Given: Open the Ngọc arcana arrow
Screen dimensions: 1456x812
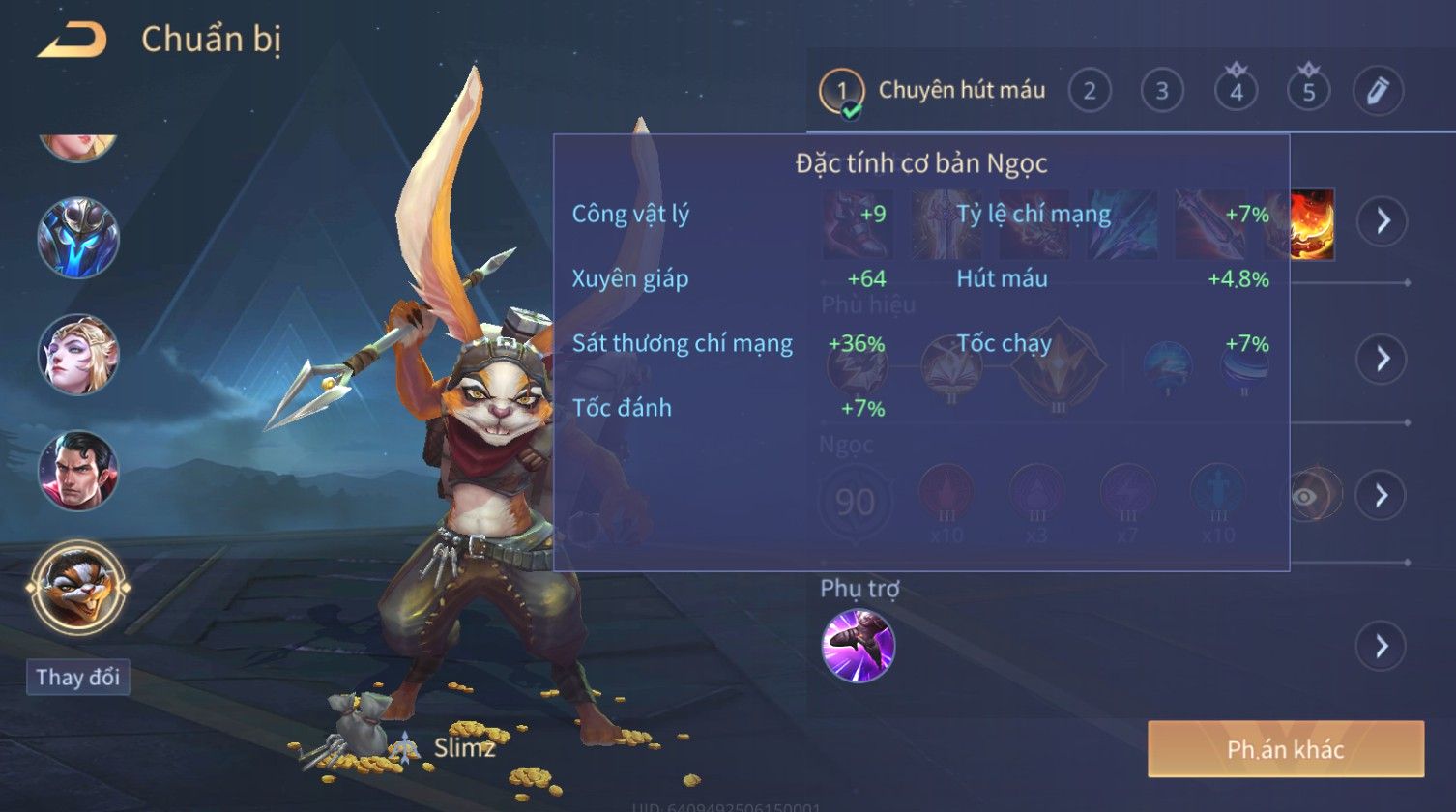Looking at the screenshot, I should [x=1383, y=495].
